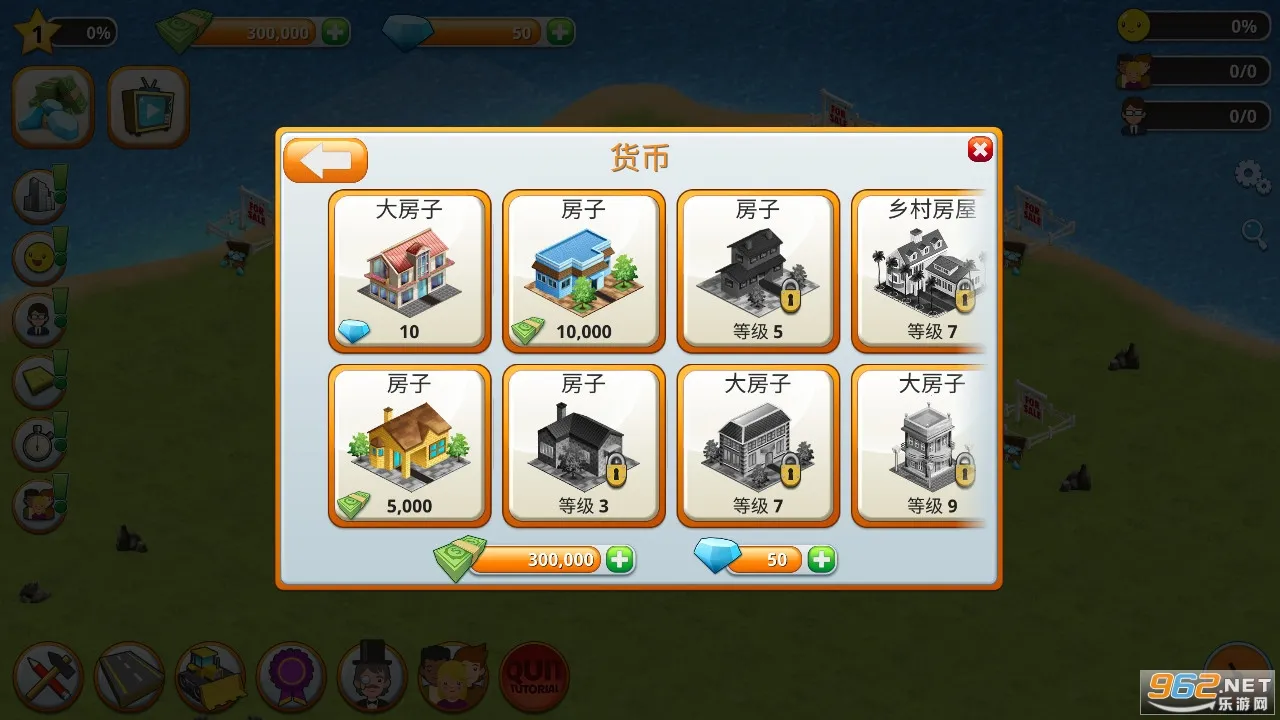Add cash with the green plus next to 300,000

pos(620,560)
